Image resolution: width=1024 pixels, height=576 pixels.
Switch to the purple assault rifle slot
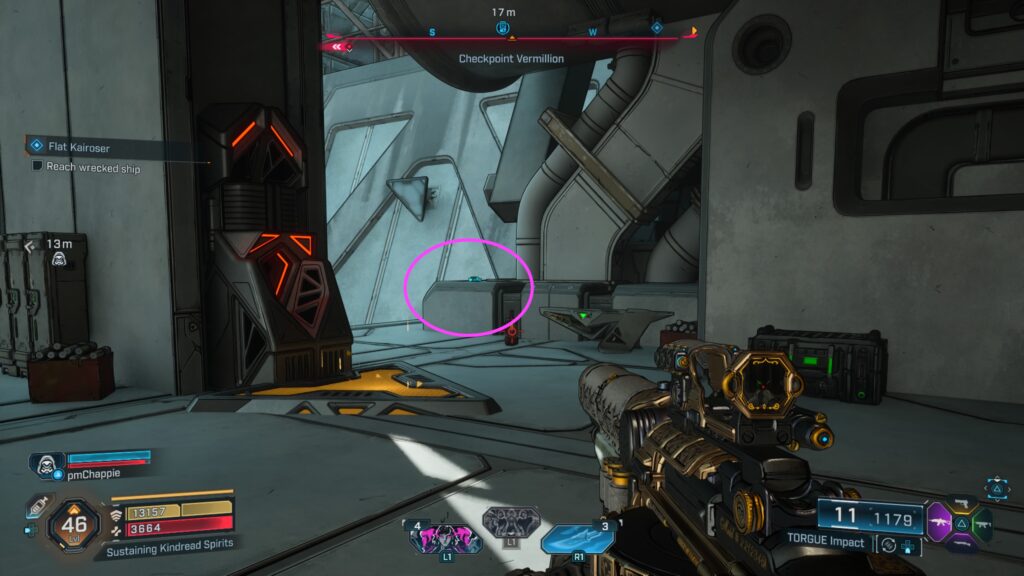click(940, 522)
